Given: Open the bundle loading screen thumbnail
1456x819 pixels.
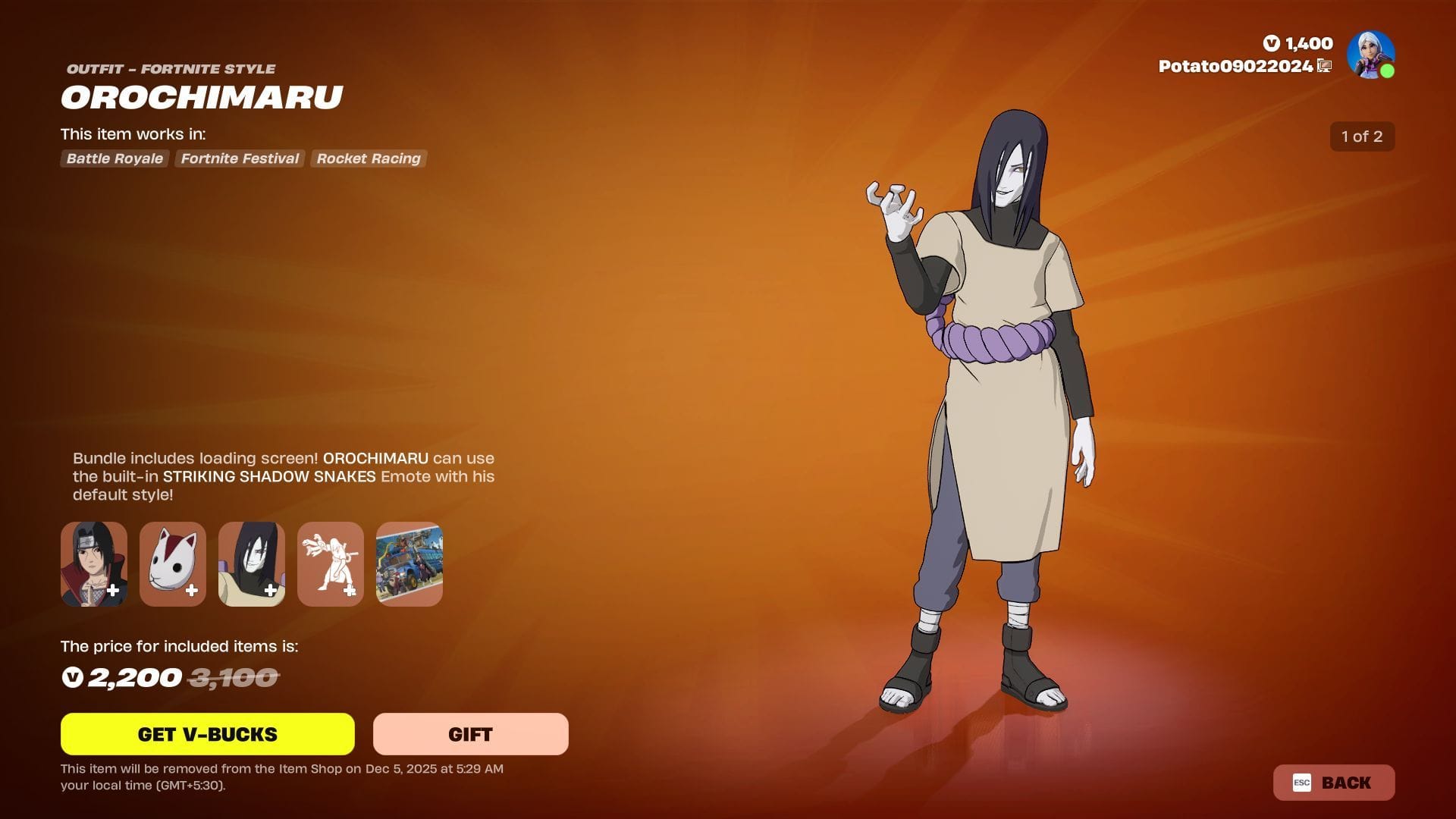Looking at the screenshot, I should click(409, 563).
